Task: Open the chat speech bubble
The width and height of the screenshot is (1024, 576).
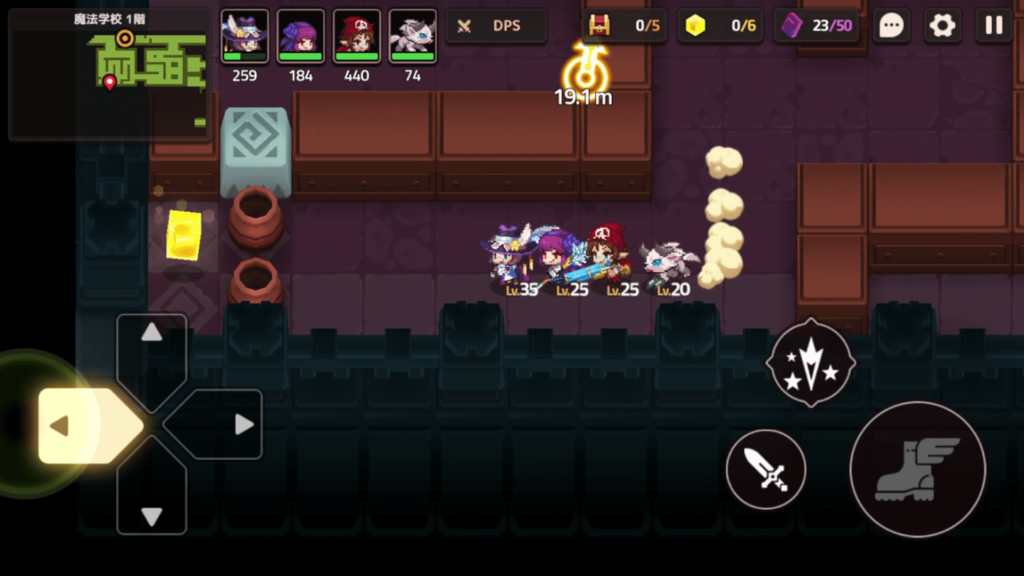Action: (x=891, y=26)
